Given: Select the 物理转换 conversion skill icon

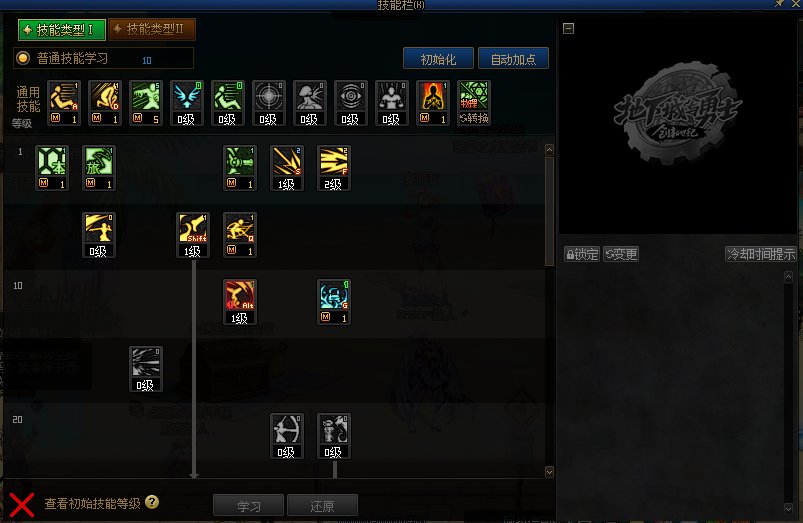Looking at the screenshot, I should 473,100.
